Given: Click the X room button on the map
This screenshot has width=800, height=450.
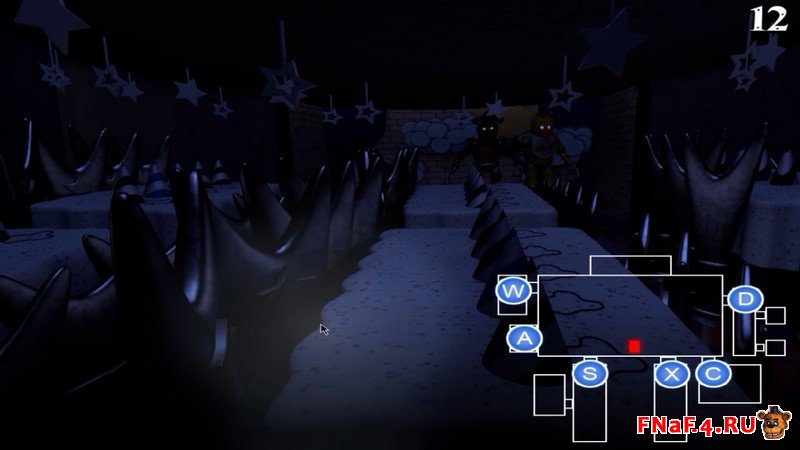Looking at the screenshot, I should coord(672,374).
